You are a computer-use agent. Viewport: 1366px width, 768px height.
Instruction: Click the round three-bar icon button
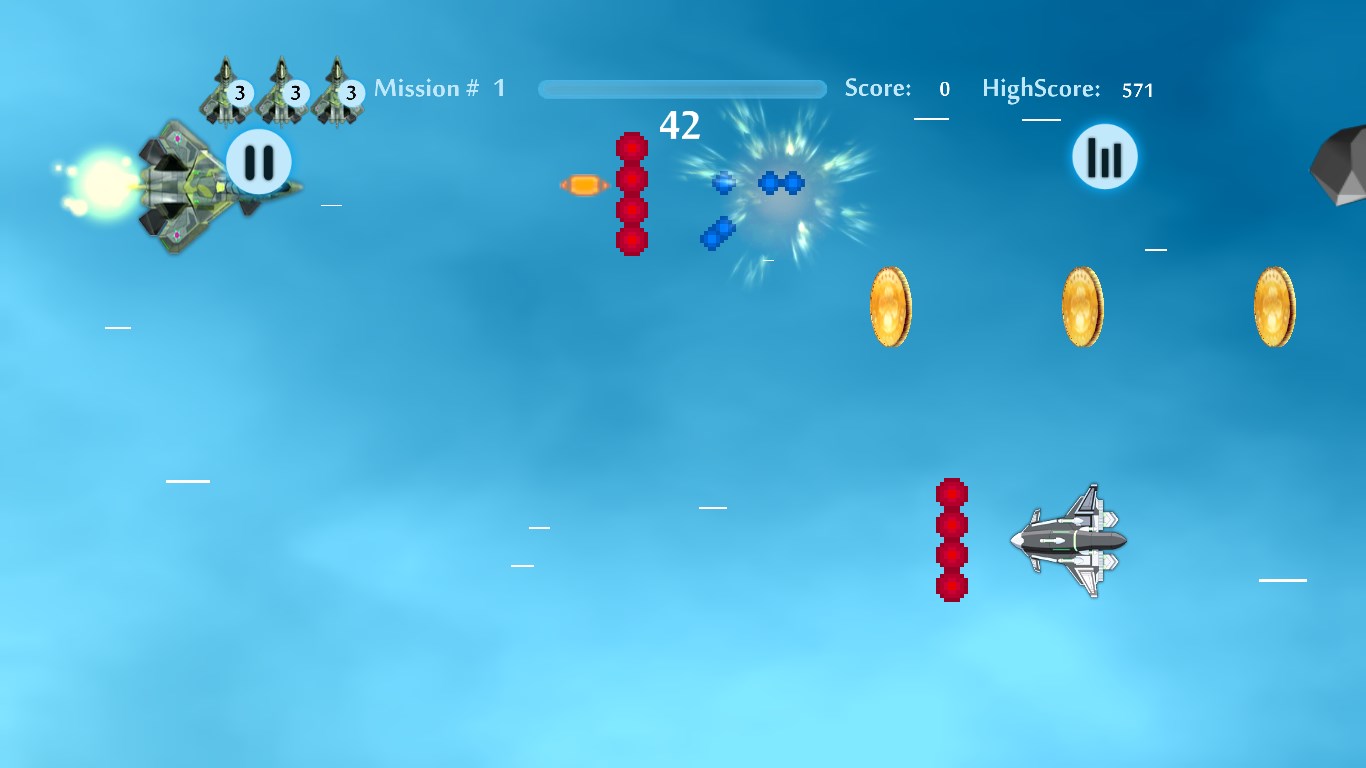(1105, 157)
